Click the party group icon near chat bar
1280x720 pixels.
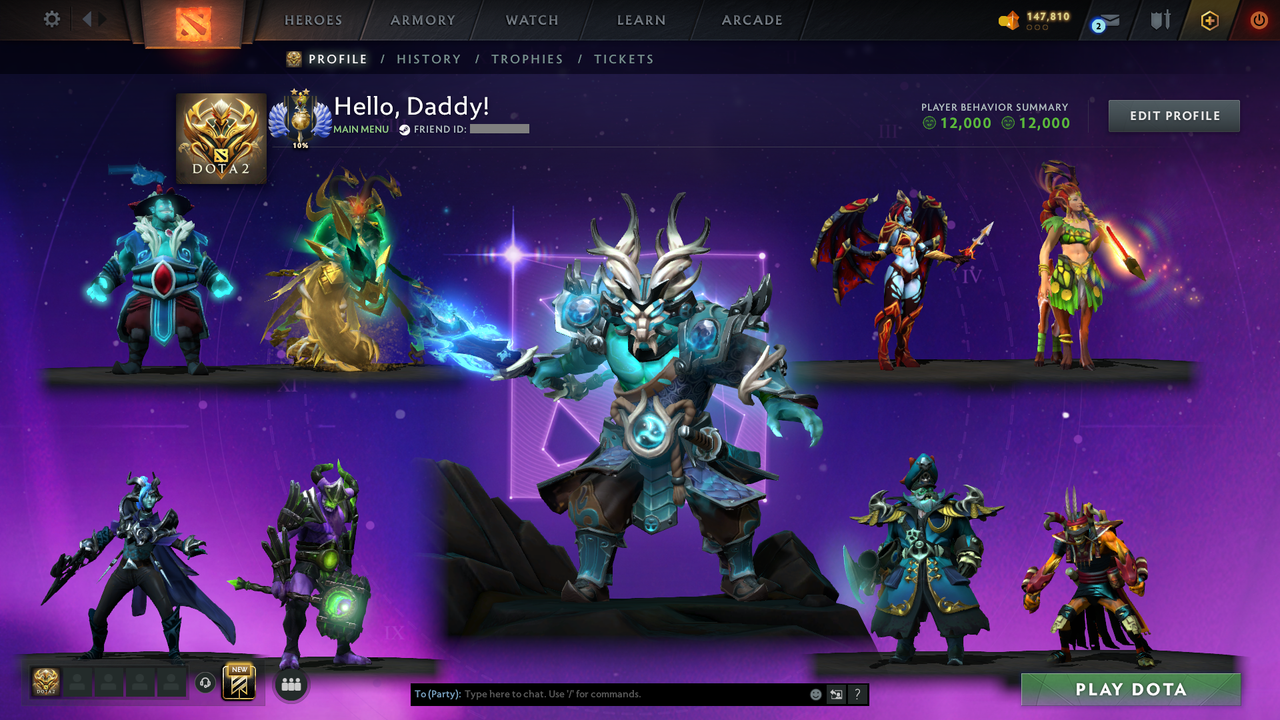289,686
